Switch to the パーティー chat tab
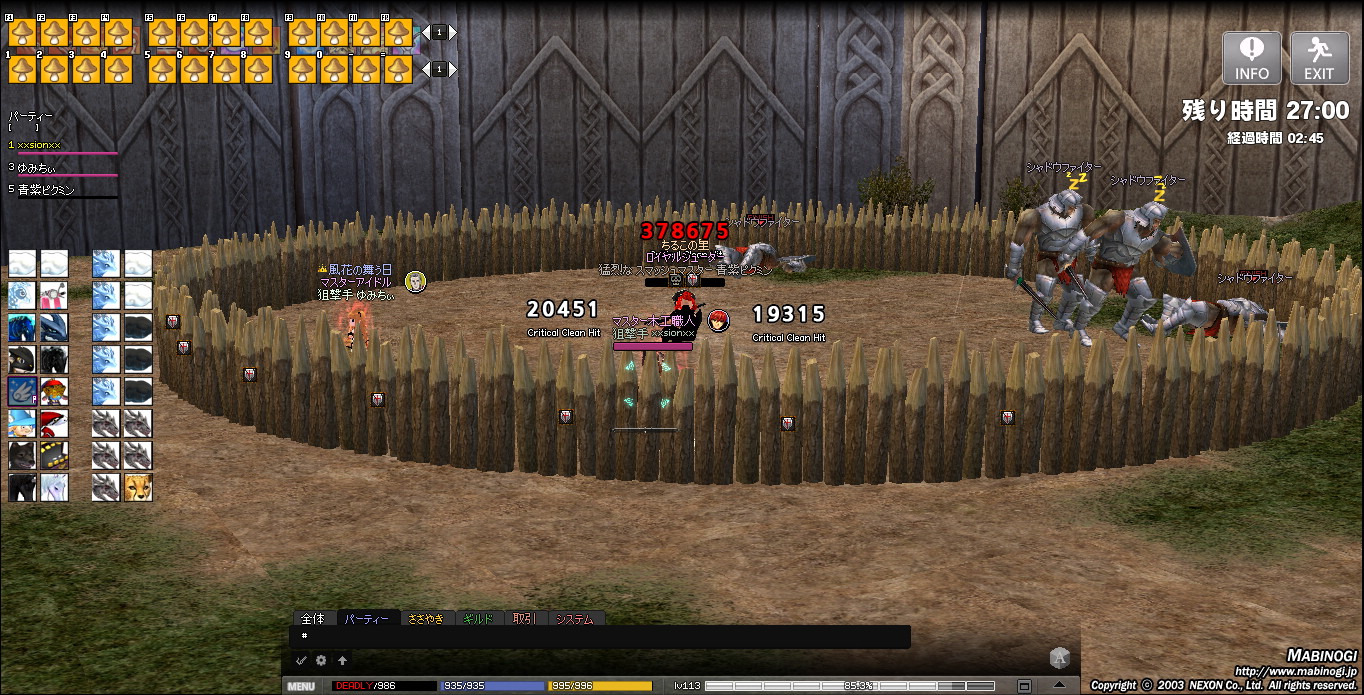The width and height of the screenshot is (1364, 695). point(367,619)
